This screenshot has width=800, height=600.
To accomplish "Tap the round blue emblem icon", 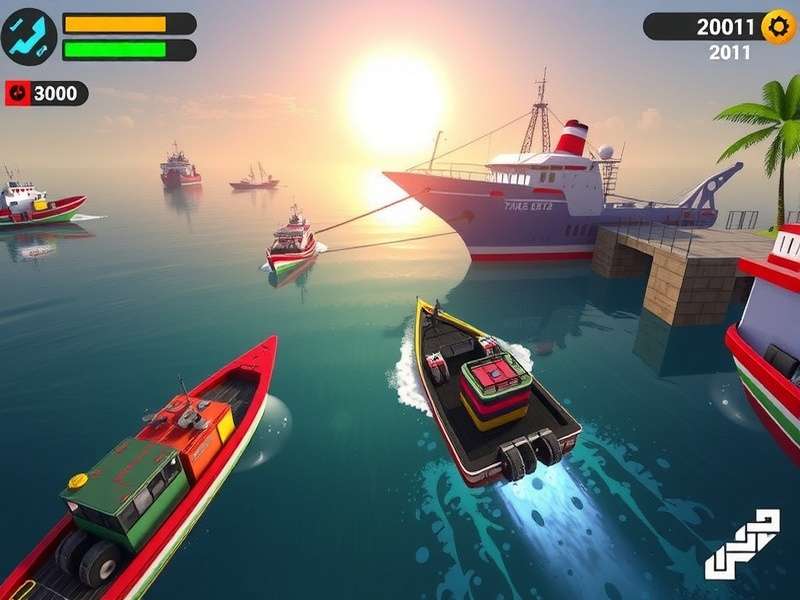I will (29, 36).
